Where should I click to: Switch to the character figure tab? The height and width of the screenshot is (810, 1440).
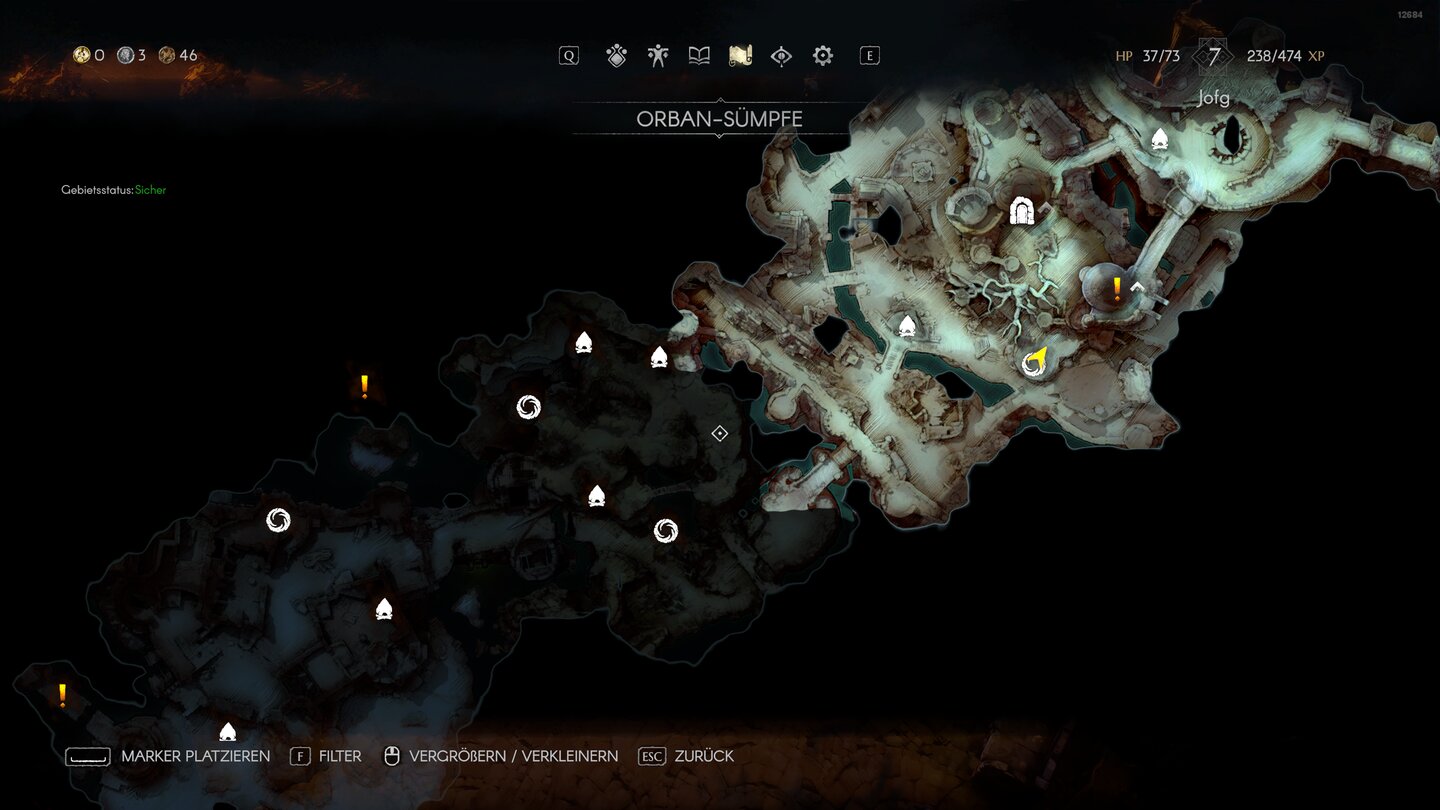coord(658,56)
